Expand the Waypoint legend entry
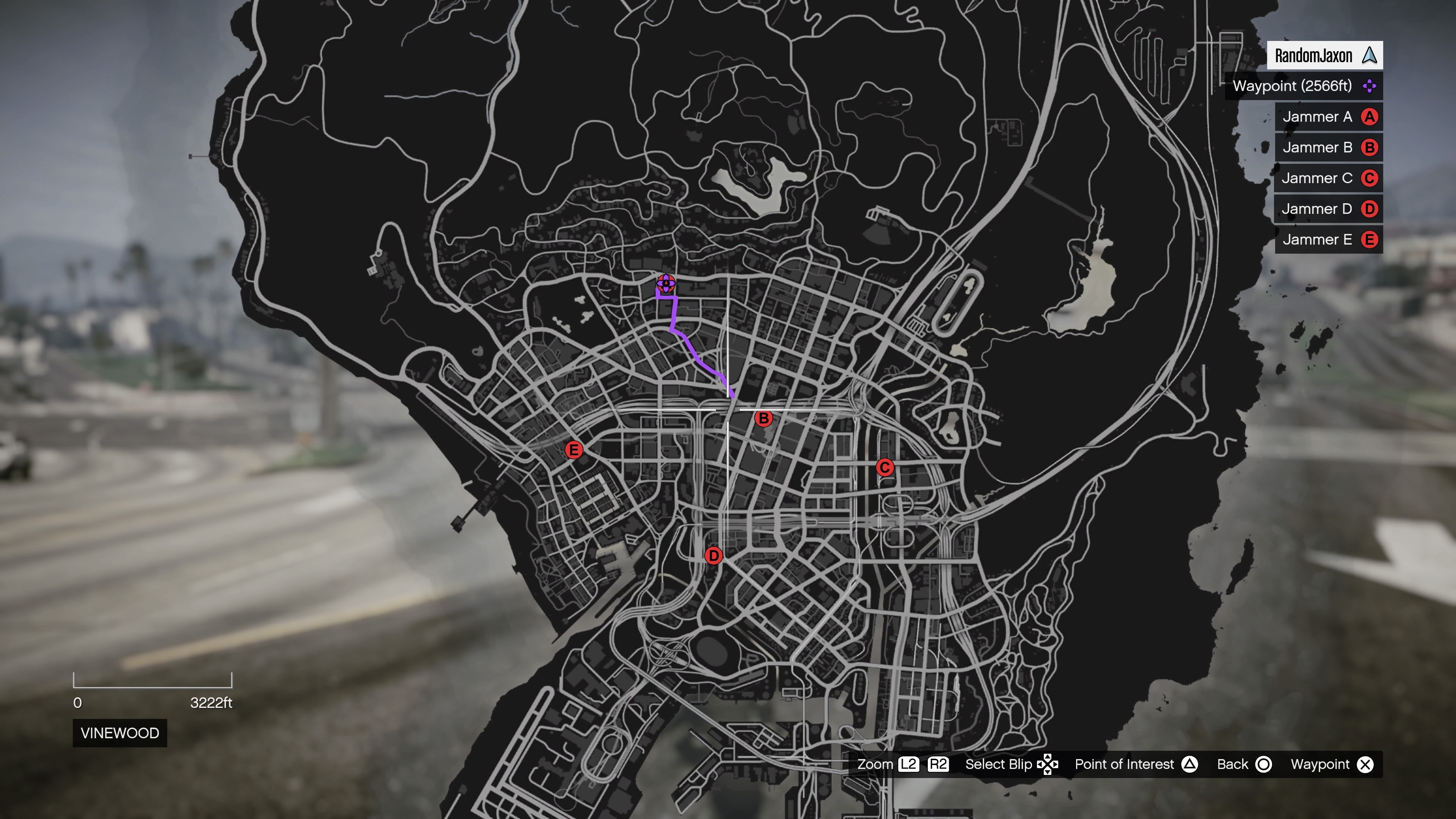 click(1303, 86)
